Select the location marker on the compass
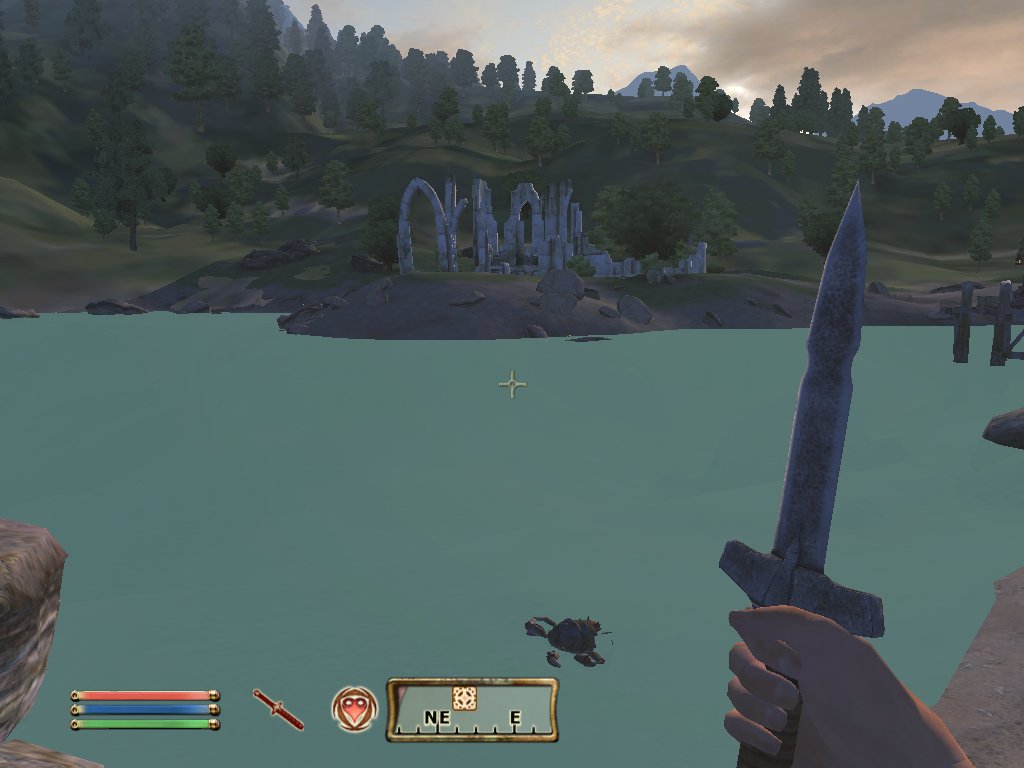This screenshot has height=768, width=1024. (464, 697)
